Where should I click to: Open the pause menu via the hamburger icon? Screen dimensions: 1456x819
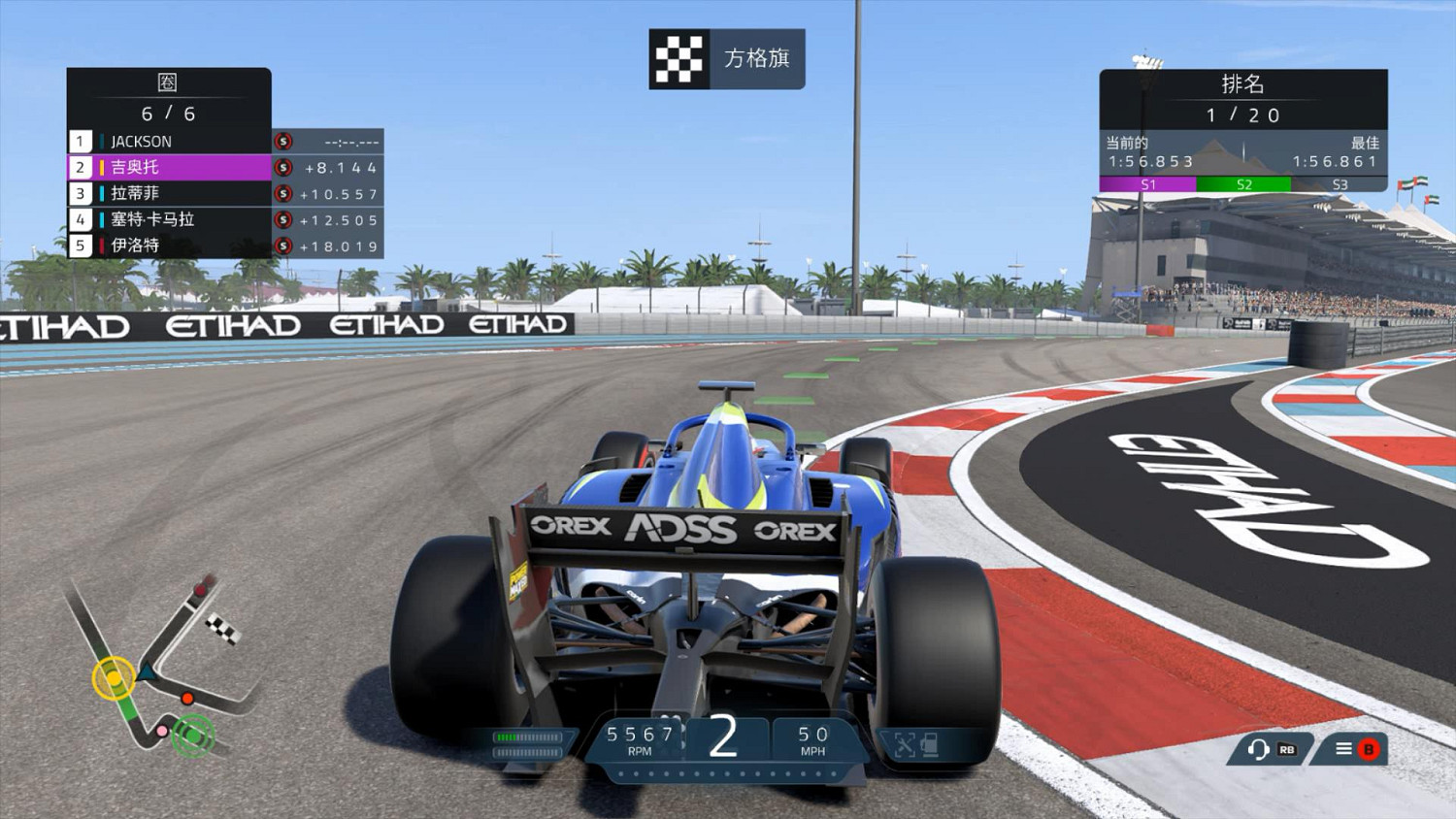click(1344, 749)
